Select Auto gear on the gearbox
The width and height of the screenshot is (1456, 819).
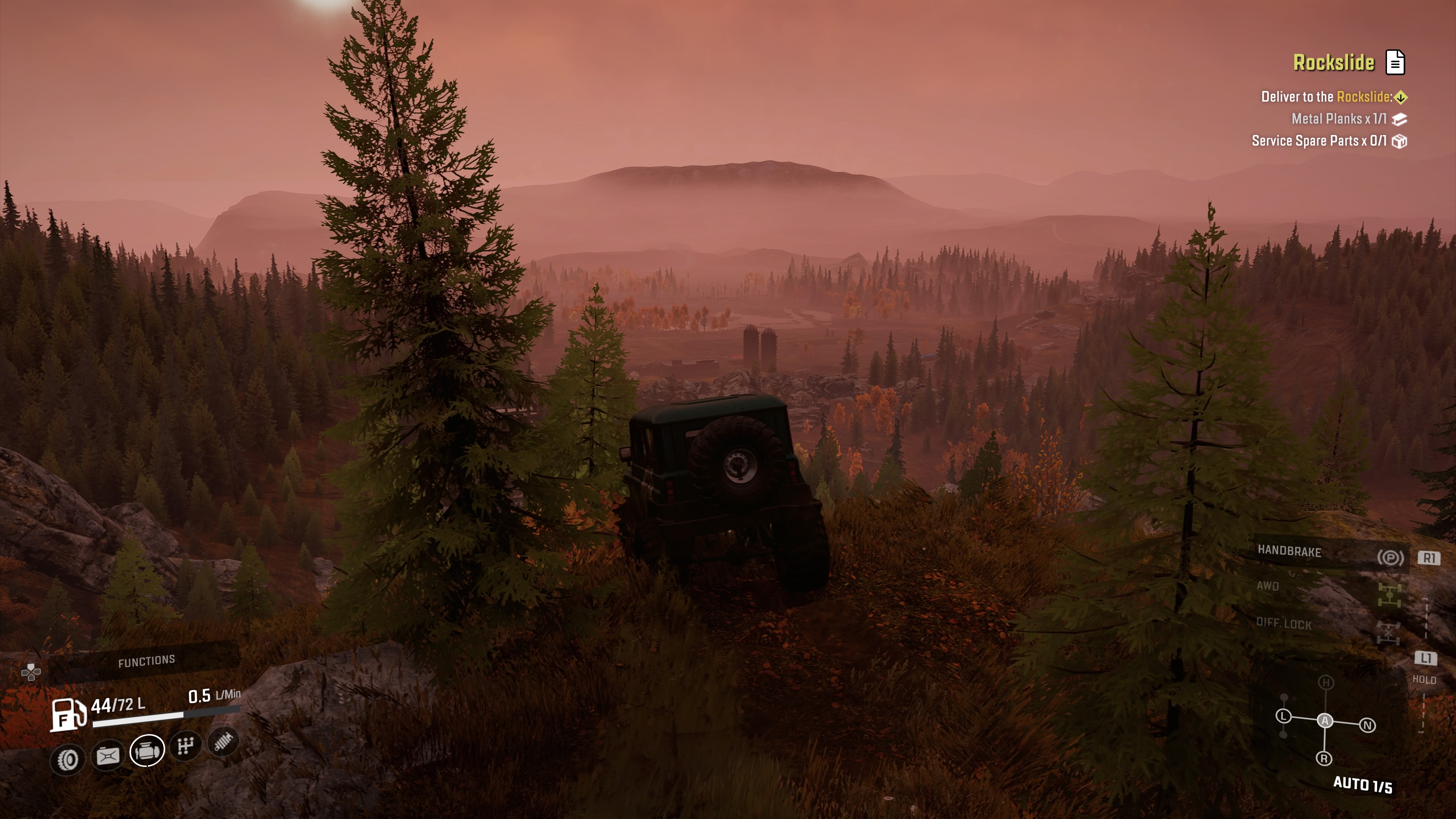coord(1325,721)
